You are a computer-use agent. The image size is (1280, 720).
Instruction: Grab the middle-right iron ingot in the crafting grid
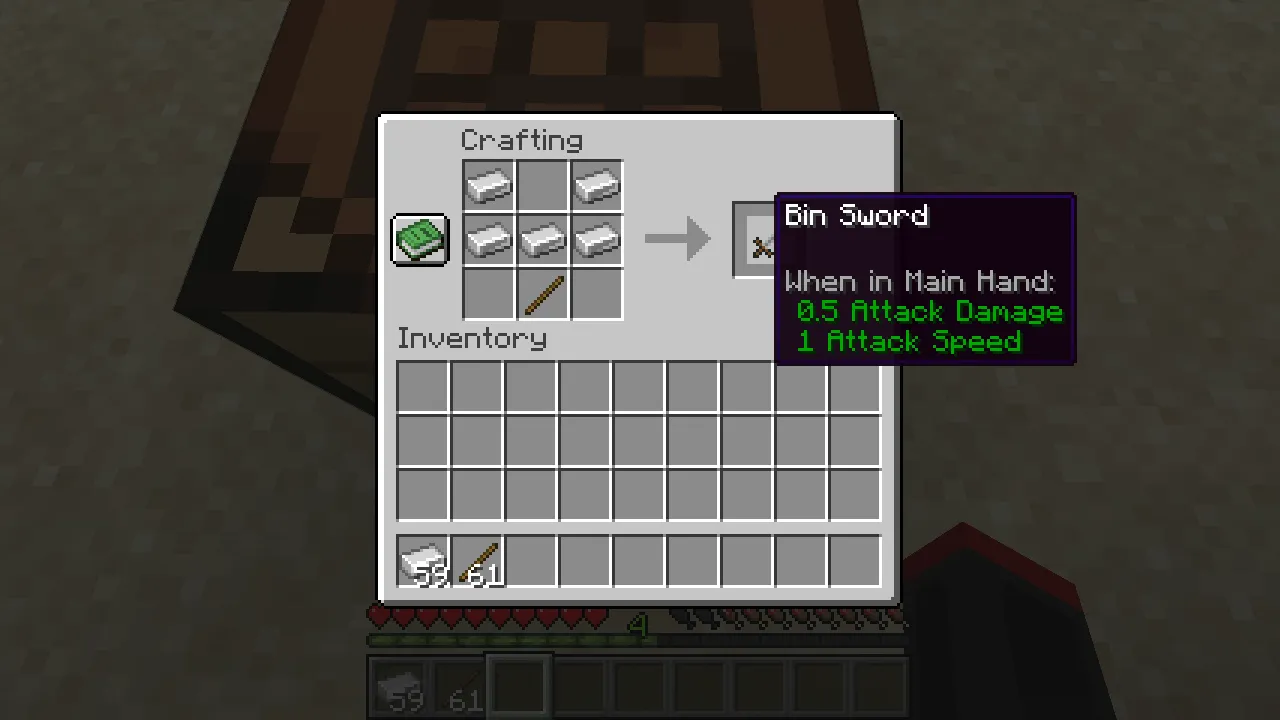click(597, 239)
